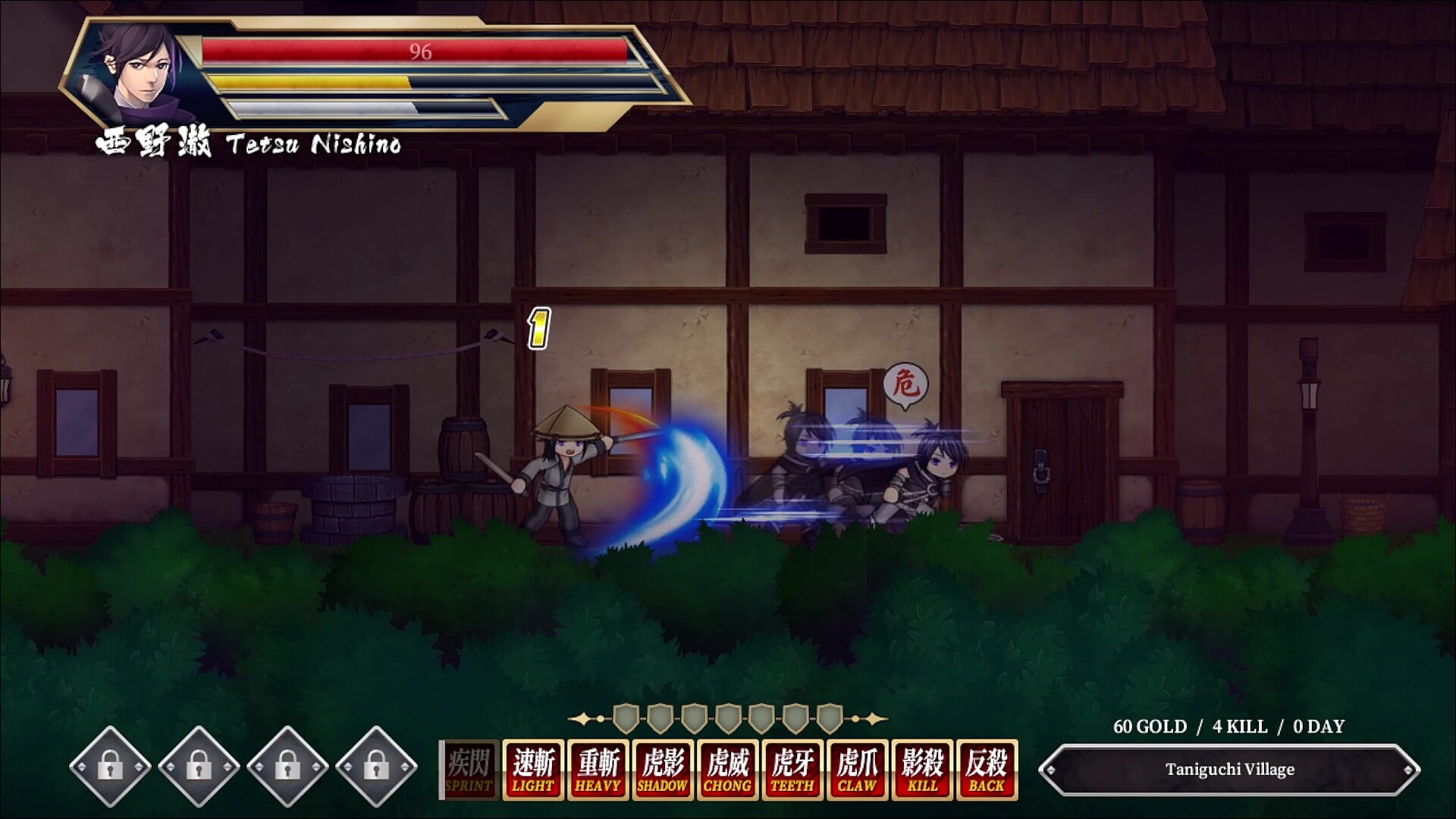The image size is (1456, 819).
Task: Select the 虎影 SHADOW skill icon
Action: [x=662, y=771]
